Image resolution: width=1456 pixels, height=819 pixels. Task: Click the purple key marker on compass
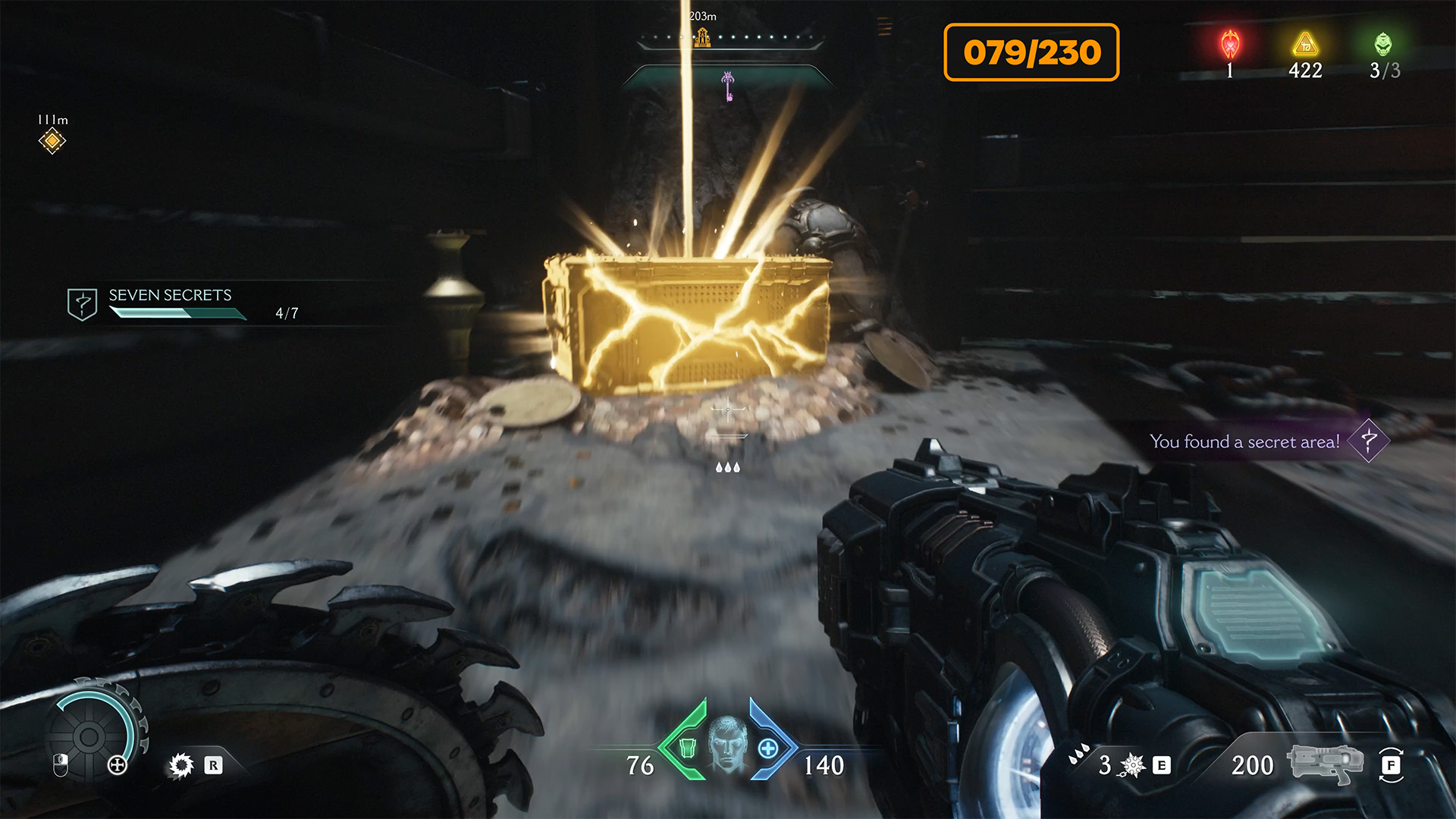tap(728, 86)
